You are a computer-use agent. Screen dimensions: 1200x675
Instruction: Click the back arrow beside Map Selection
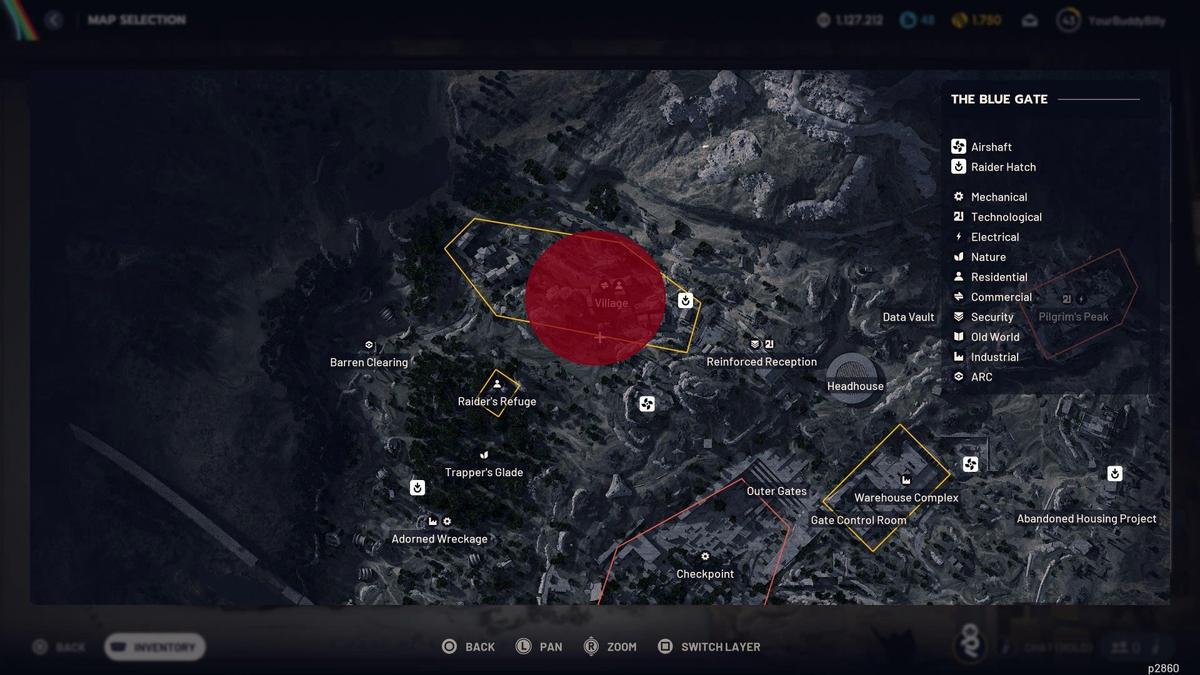[54, 20]
